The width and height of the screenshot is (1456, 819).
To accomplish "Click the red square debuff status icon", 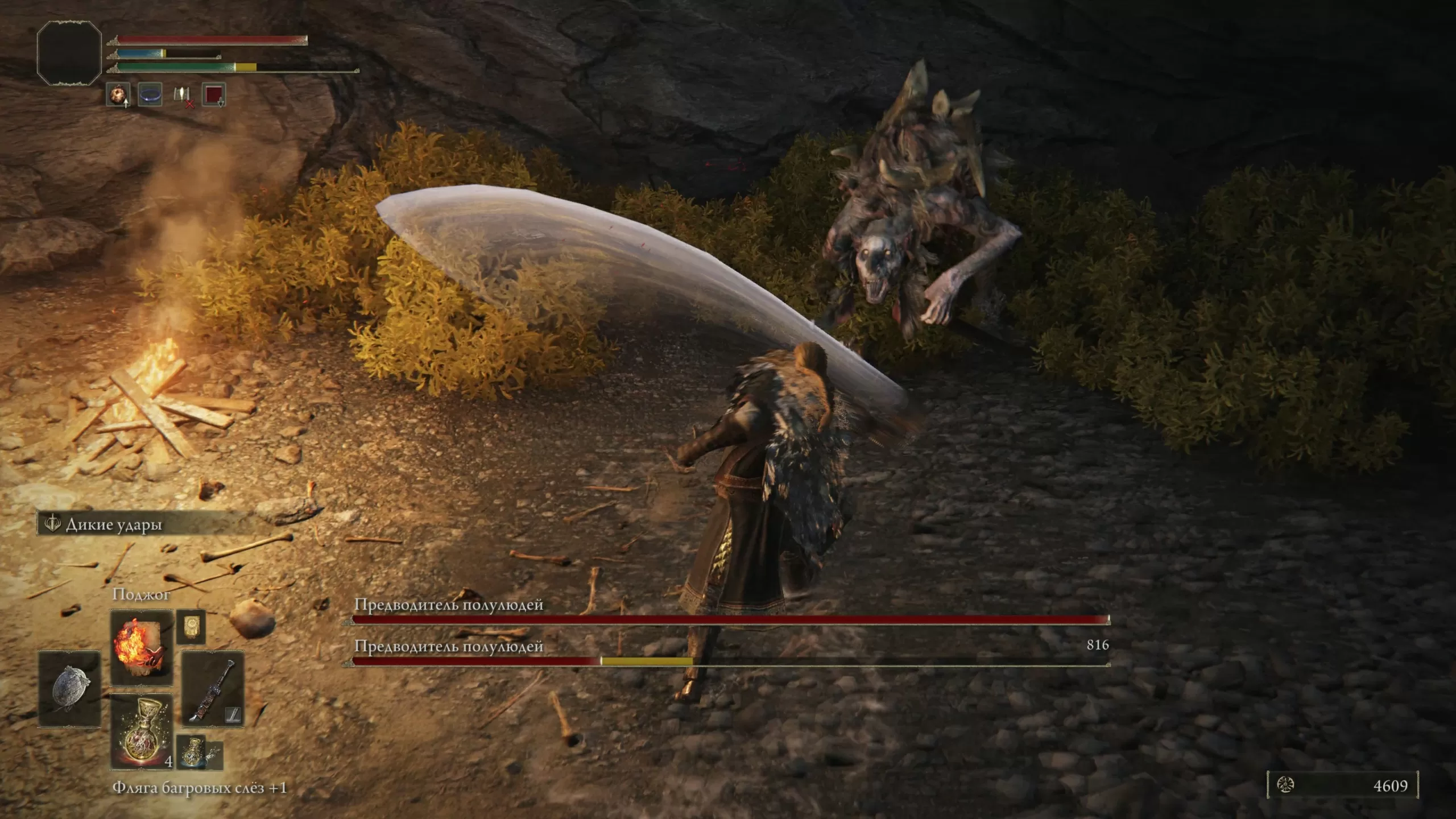I will [214, 94].
